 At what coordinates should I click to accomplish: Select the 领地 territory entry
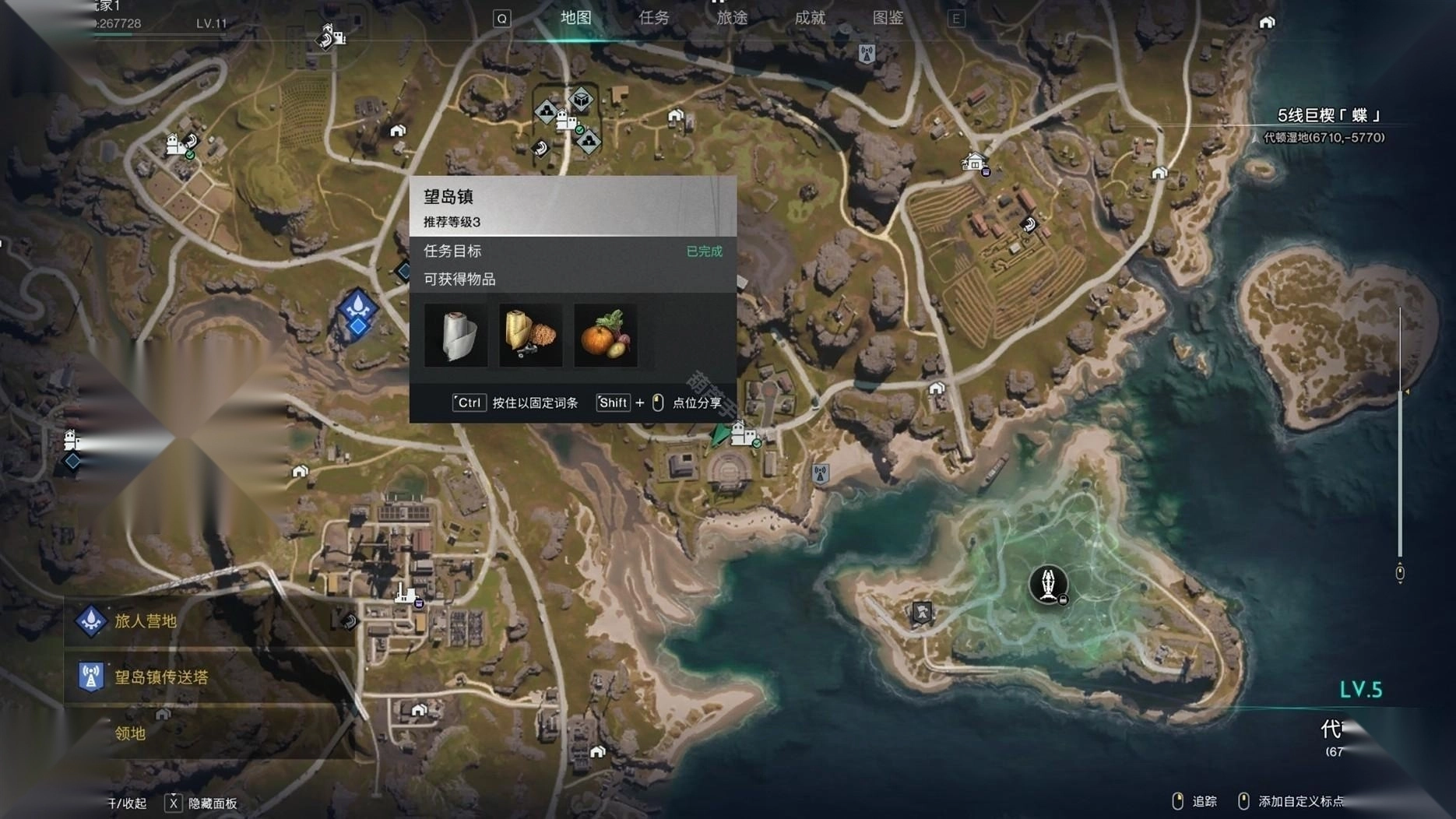(x=130, y=733)
